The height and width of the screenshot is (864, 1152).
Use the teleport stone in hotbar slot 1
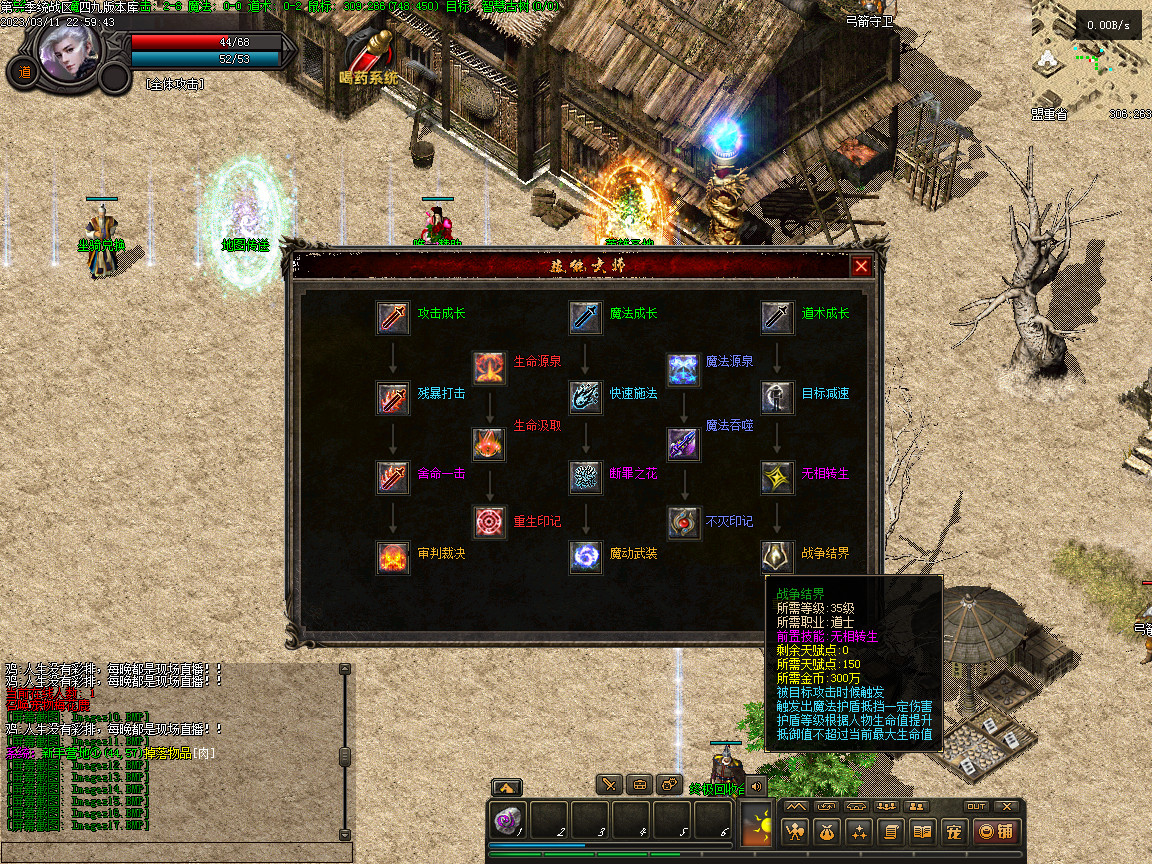(x=507, y=820)
